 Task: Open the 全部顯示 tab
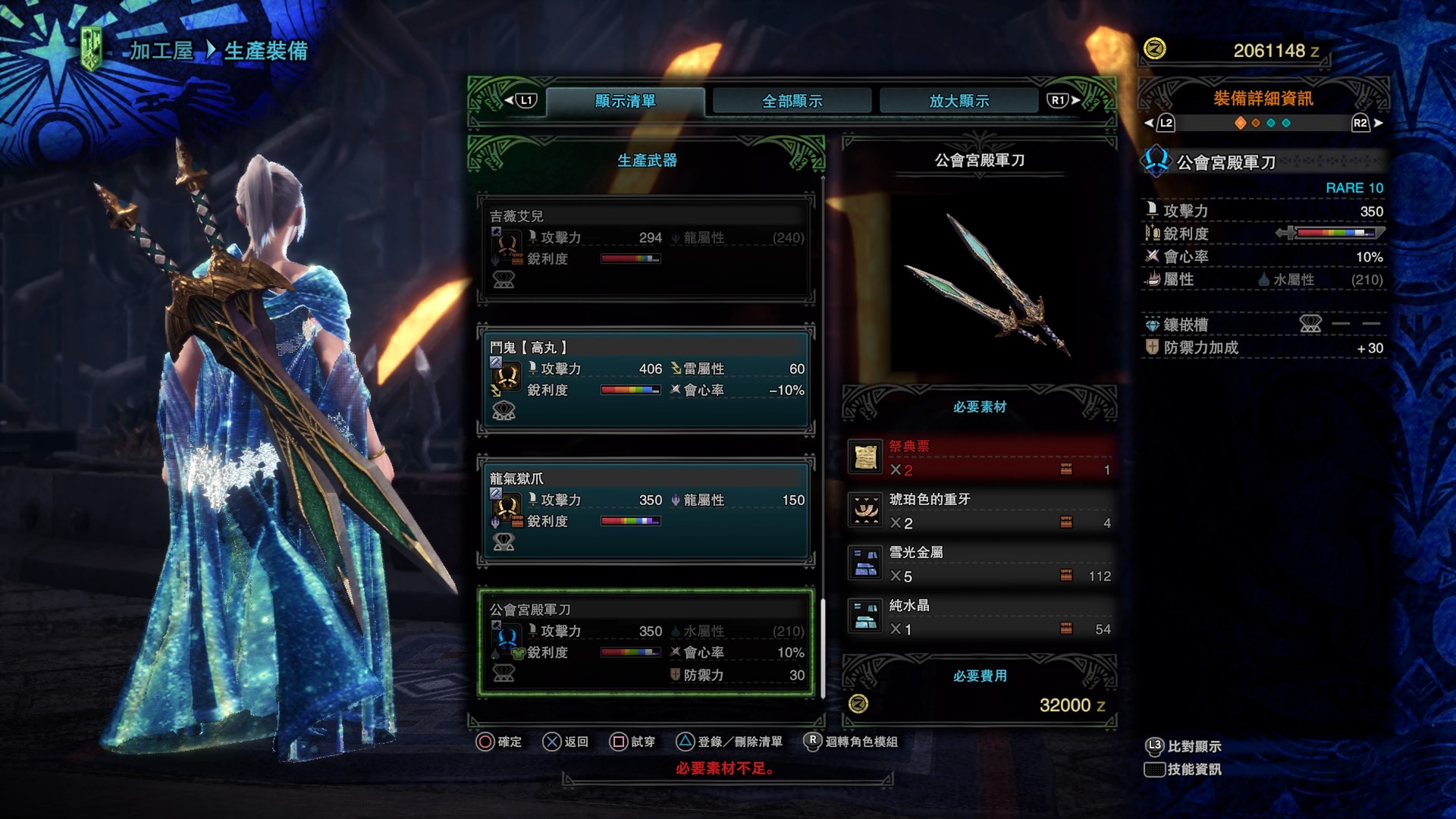(792, 101)
